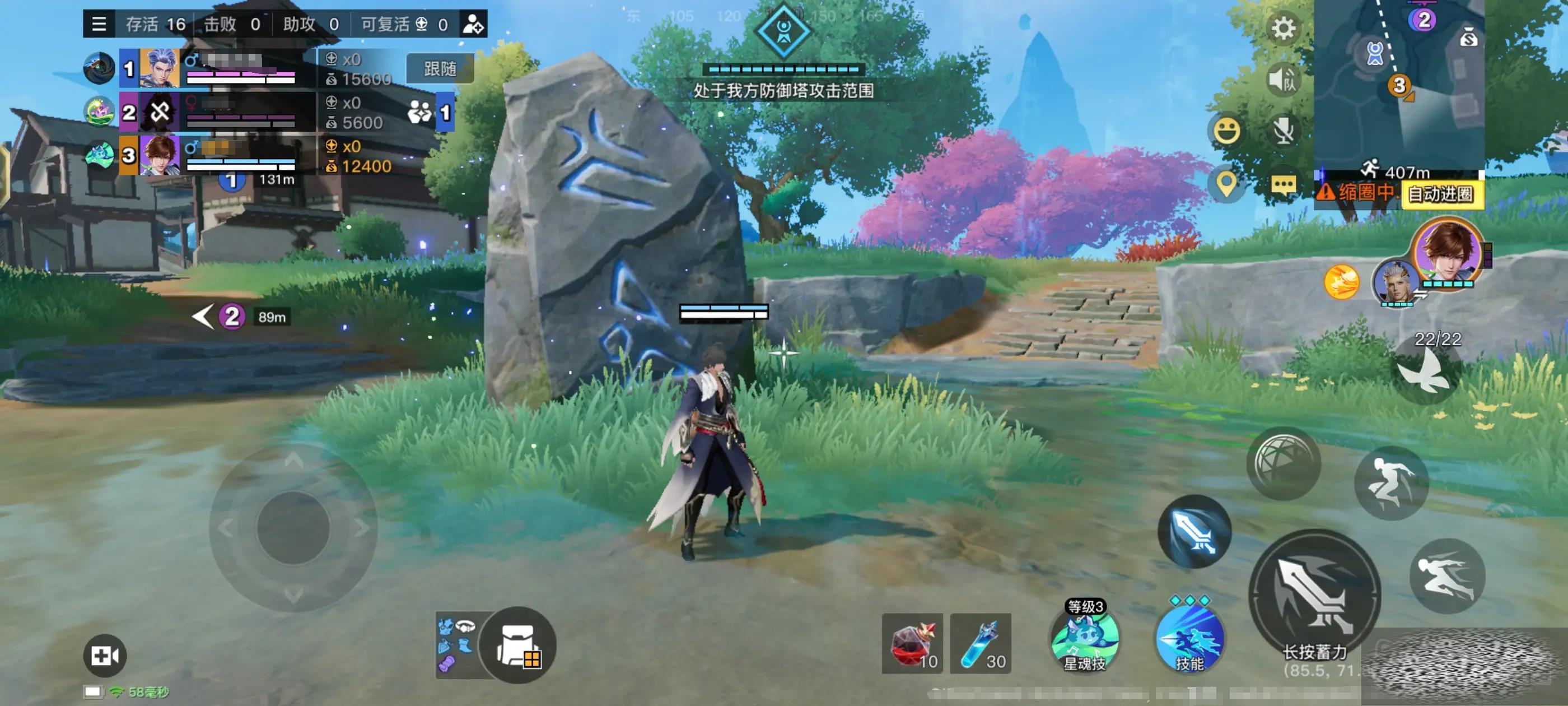Open the gear settings icon
Viewport: 1568px width, 706px height.
(1283, 28)
